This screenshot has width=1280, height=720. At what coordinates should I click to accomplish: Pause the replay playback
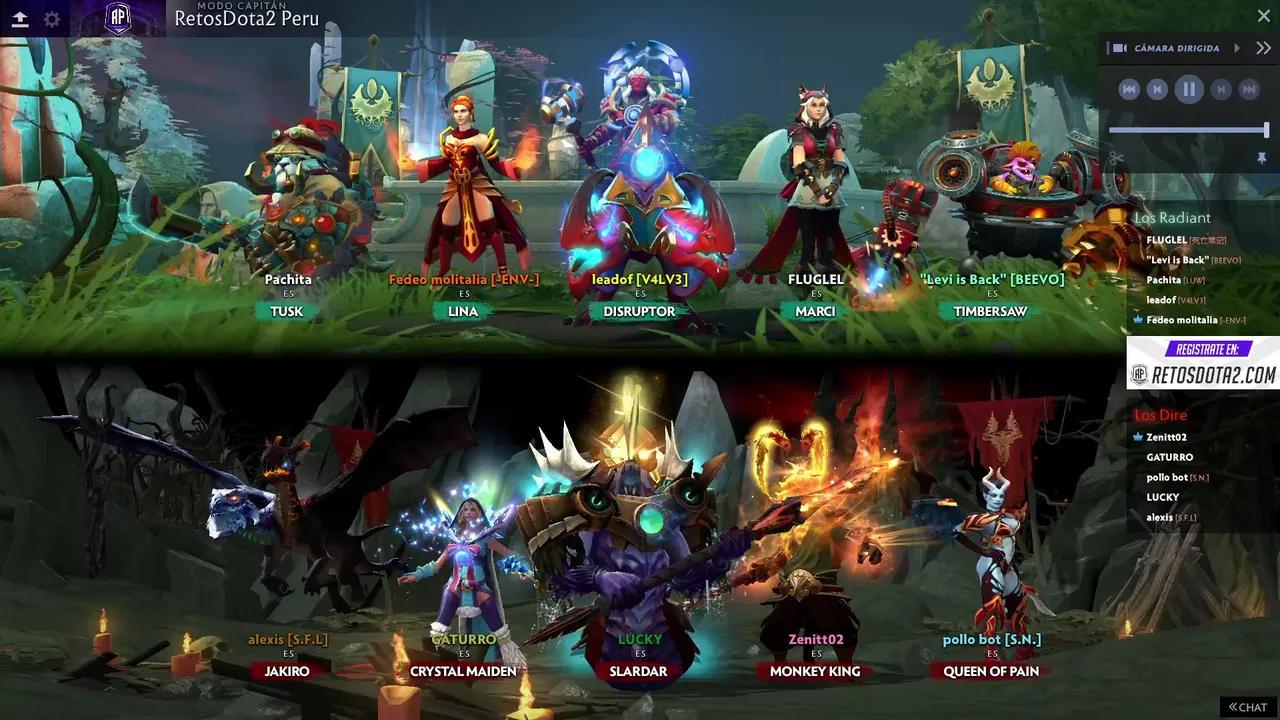(1189, 90)
